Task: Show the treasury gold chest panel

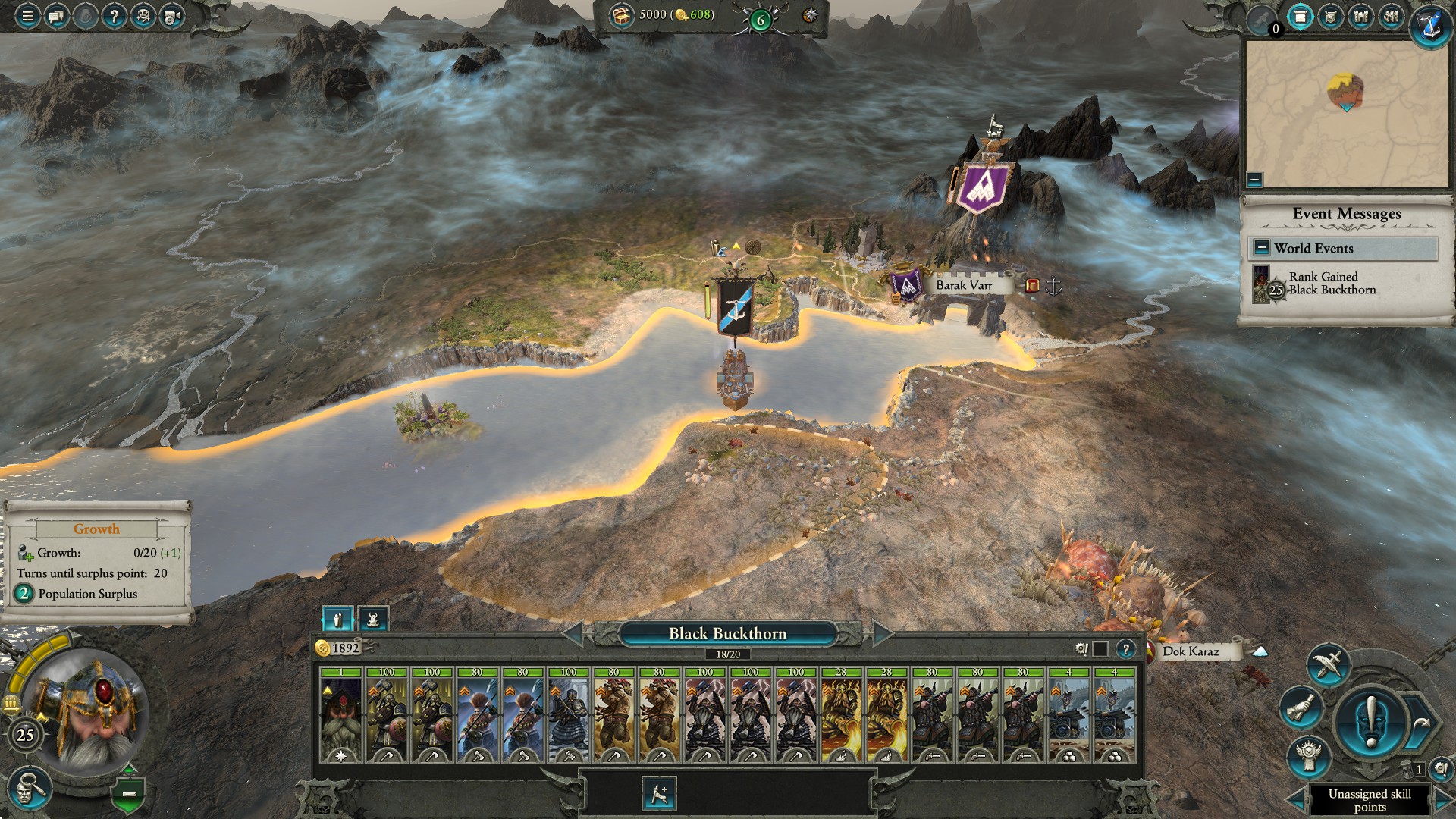Action: tap(623, 14)
